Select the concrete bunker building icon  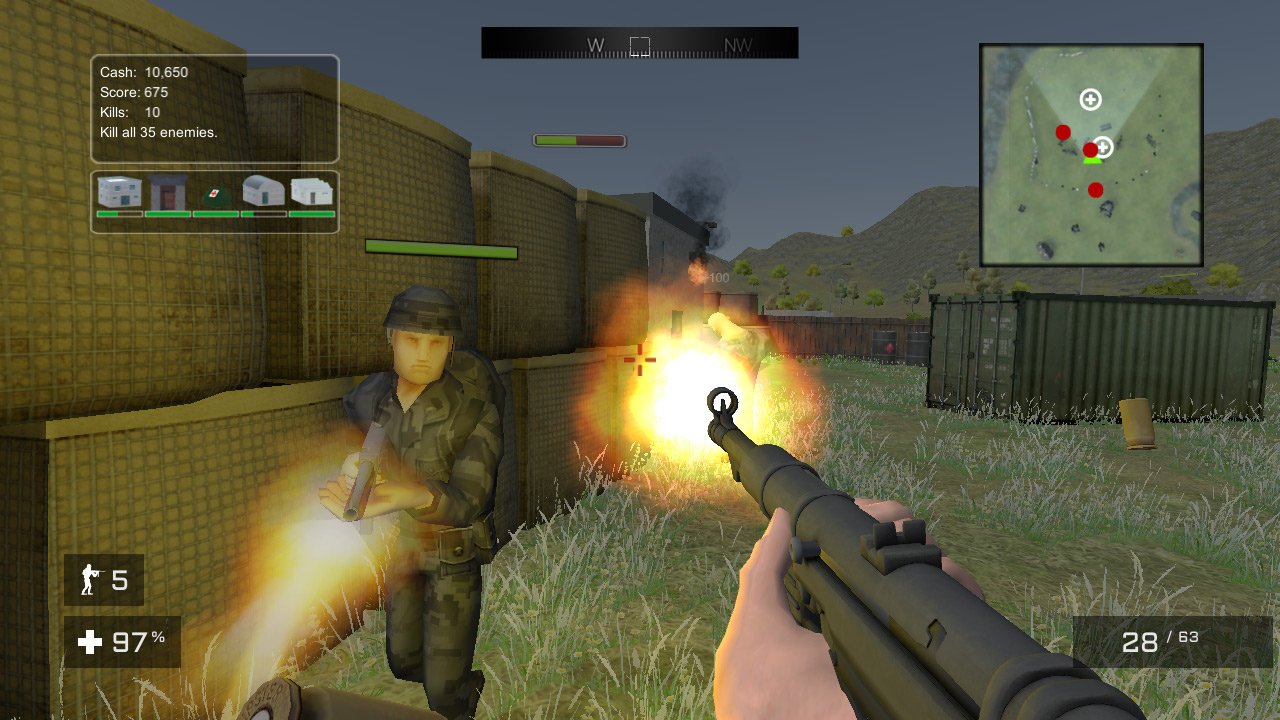(165, 191)
